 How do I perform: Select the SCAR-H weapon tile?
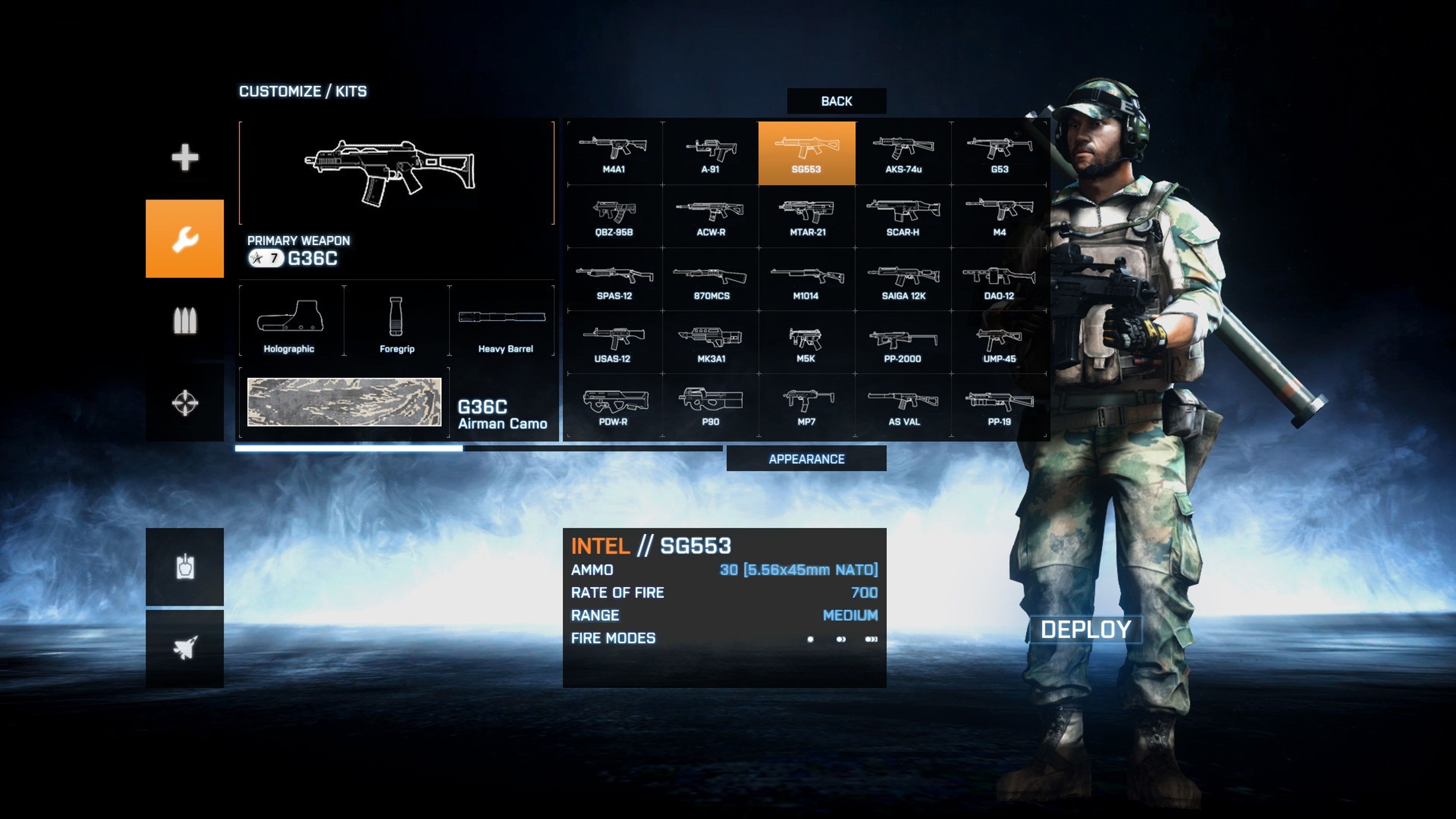point(903,217)
